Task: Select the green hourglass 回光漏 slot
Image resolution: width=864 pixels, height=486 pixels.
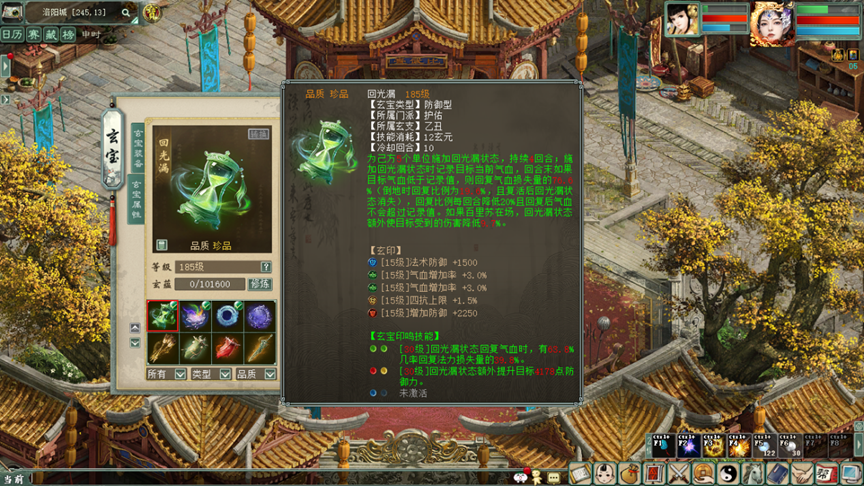Action: pos(163,316)
